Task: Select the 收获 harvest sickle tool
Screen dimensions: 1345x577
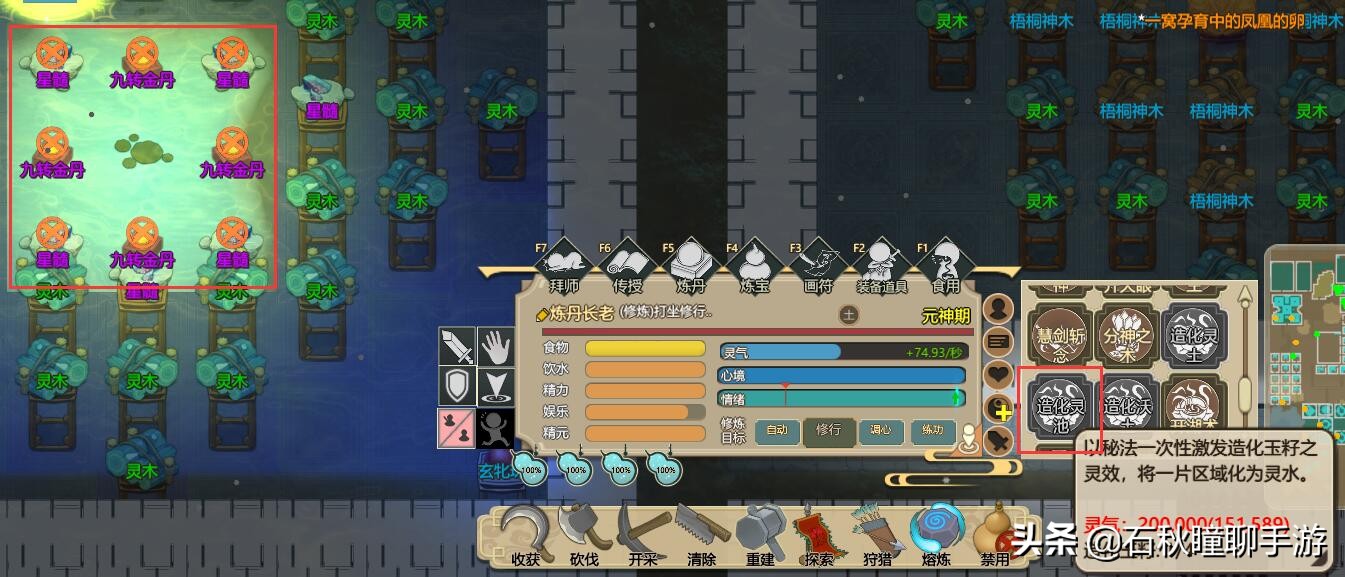Action: pos(525,535)
